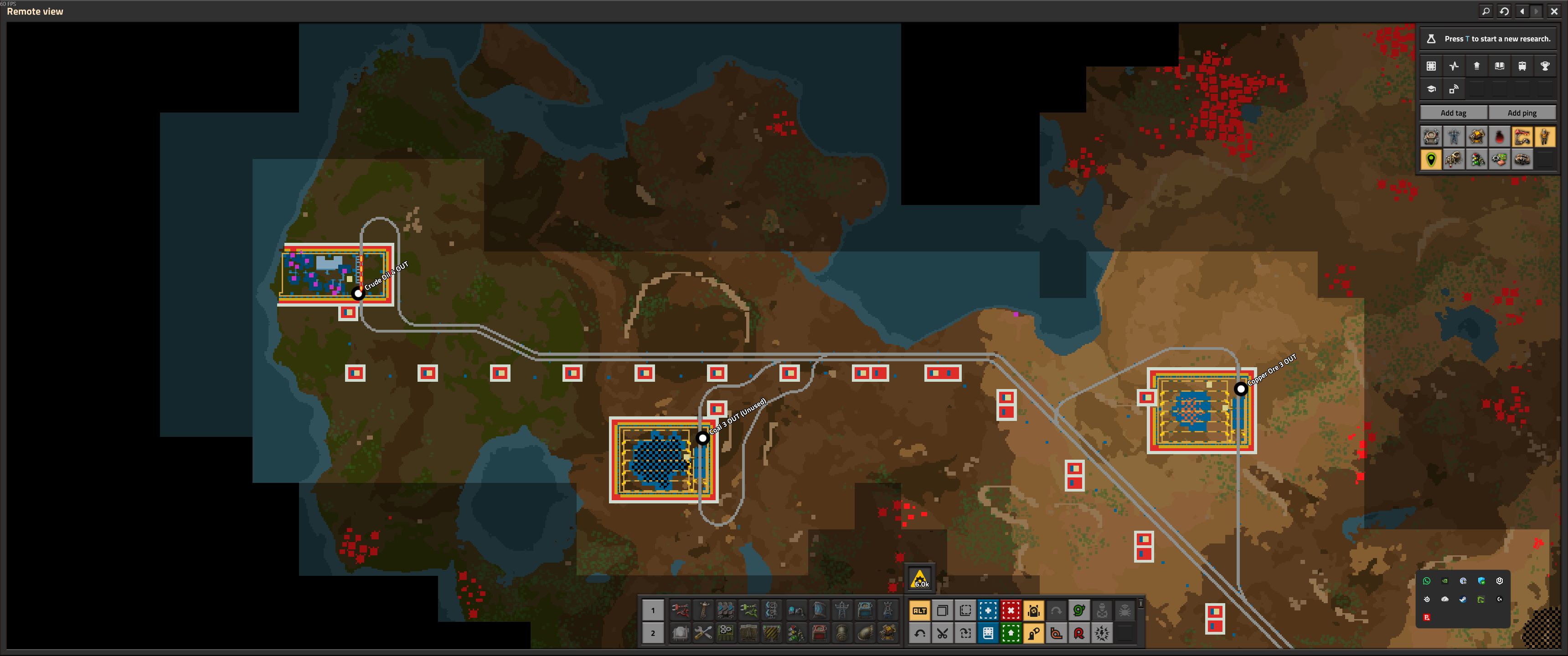The image size is (1568, 656).
Task: Open quickbar page selector labeled 2
Action: coord(653,634)
